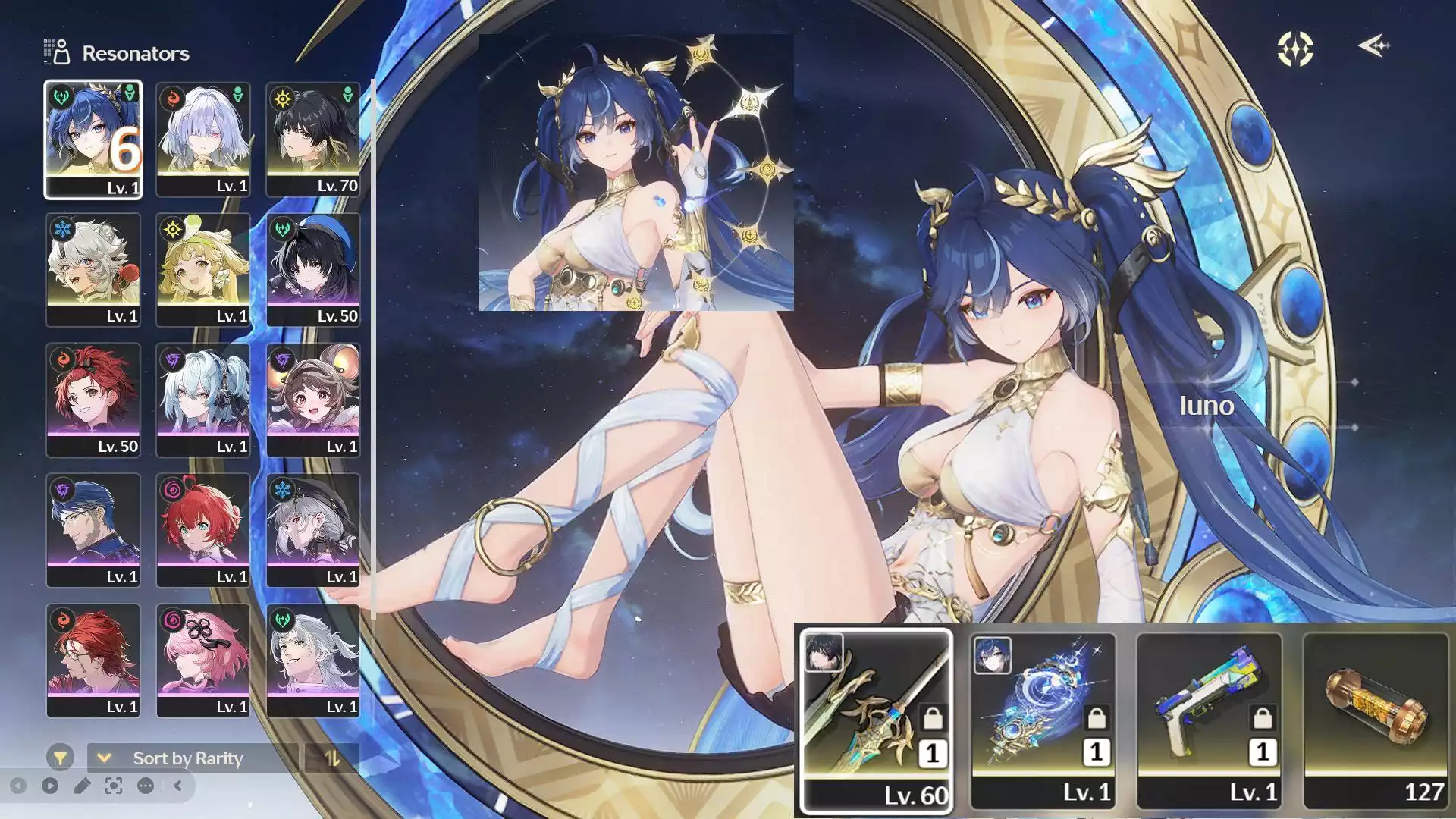Open the yellow funnel filter
This screenshot has width=1456, height=819.
[60, 757]
